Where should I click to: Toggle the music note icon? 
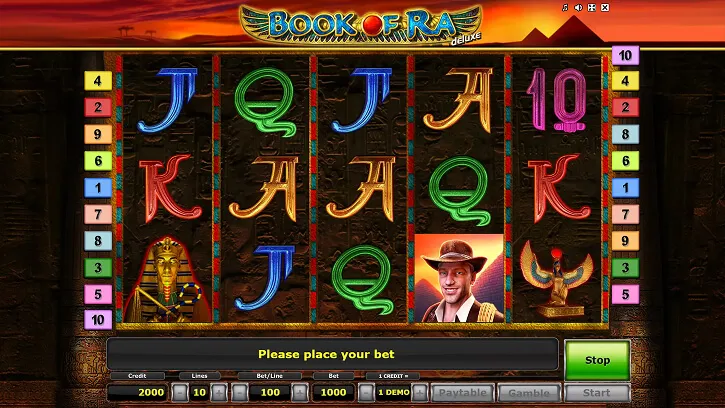coord(564,8)
